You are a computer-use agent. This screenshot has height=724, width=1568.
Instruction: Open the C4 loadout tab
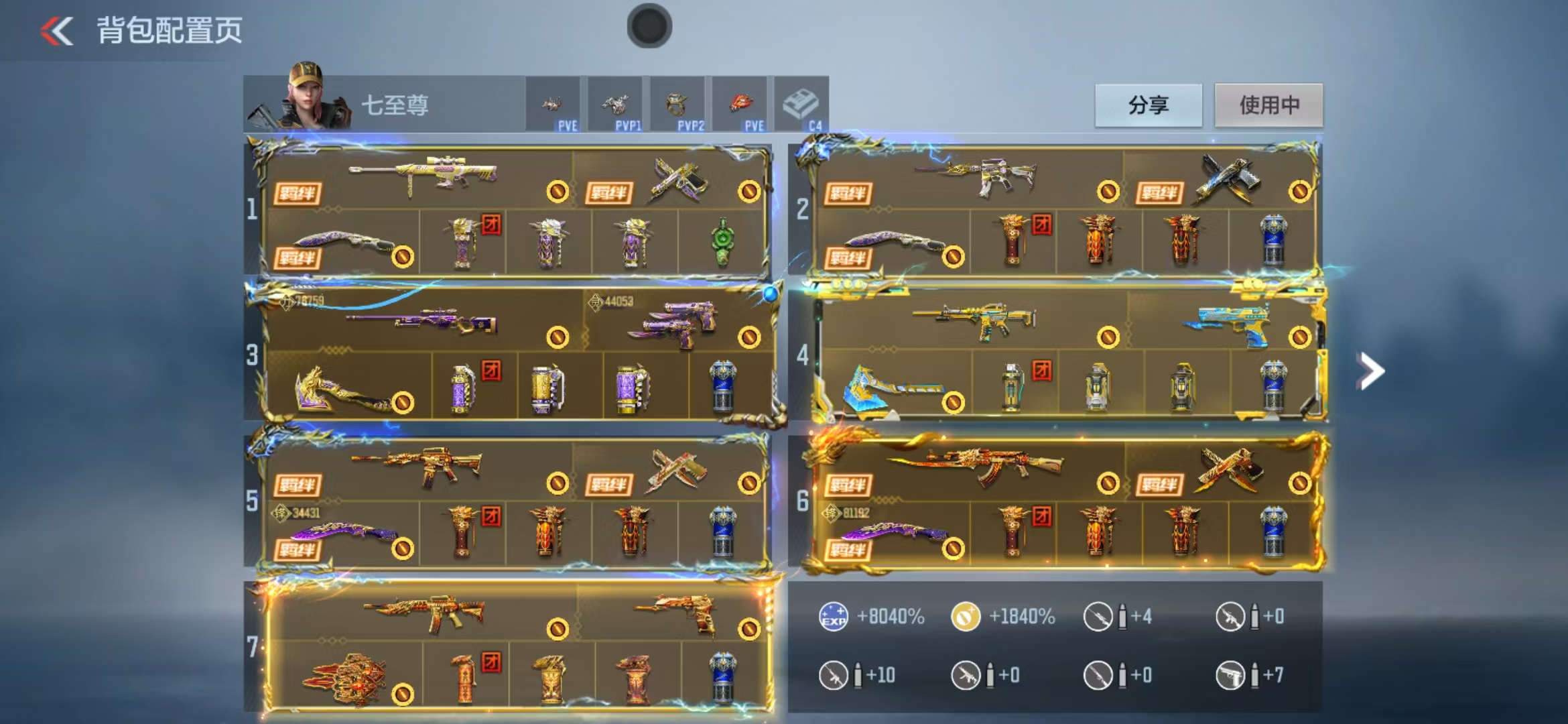[801, 106]
